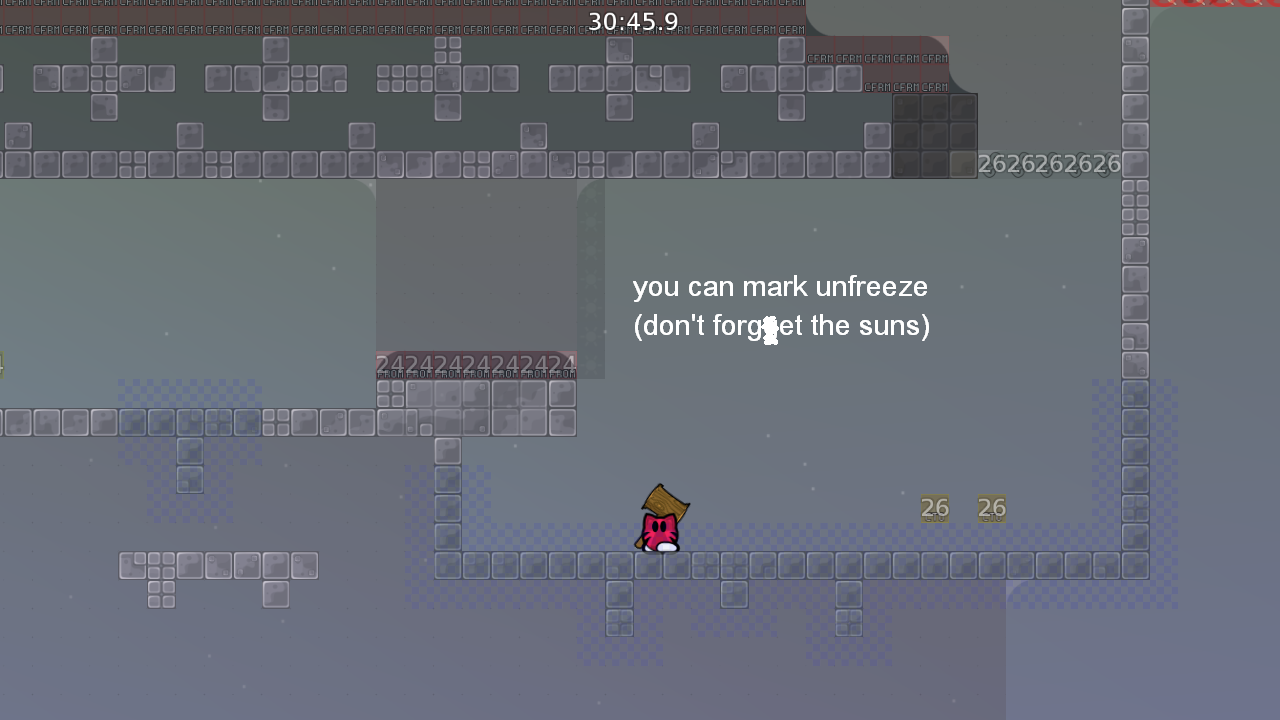
Task: Click the timer showing 30:45.9
Action: pyautogui.click(x=635, y=21)
